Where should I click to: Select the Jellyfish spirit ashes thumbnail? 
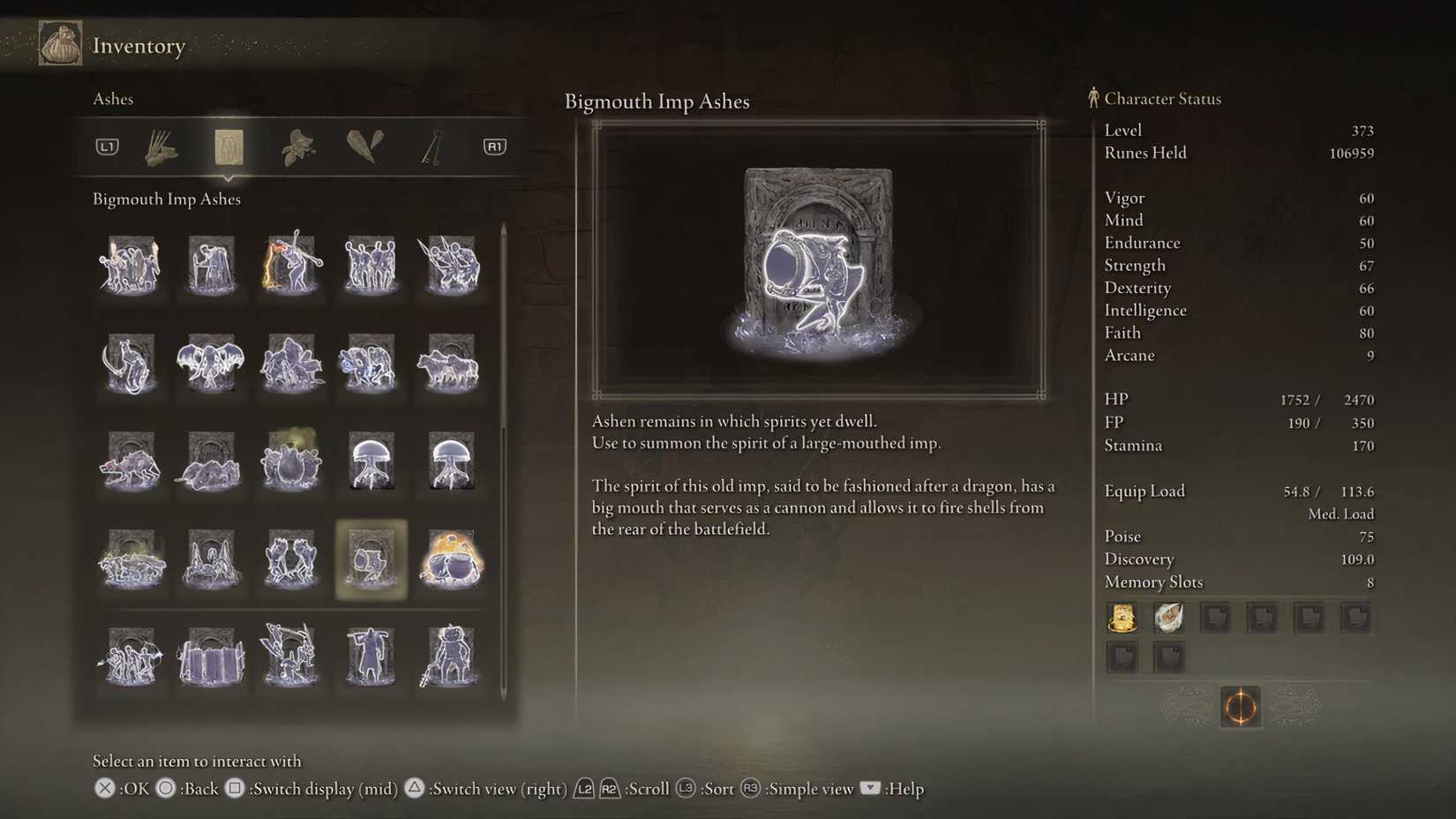[372, 461]
